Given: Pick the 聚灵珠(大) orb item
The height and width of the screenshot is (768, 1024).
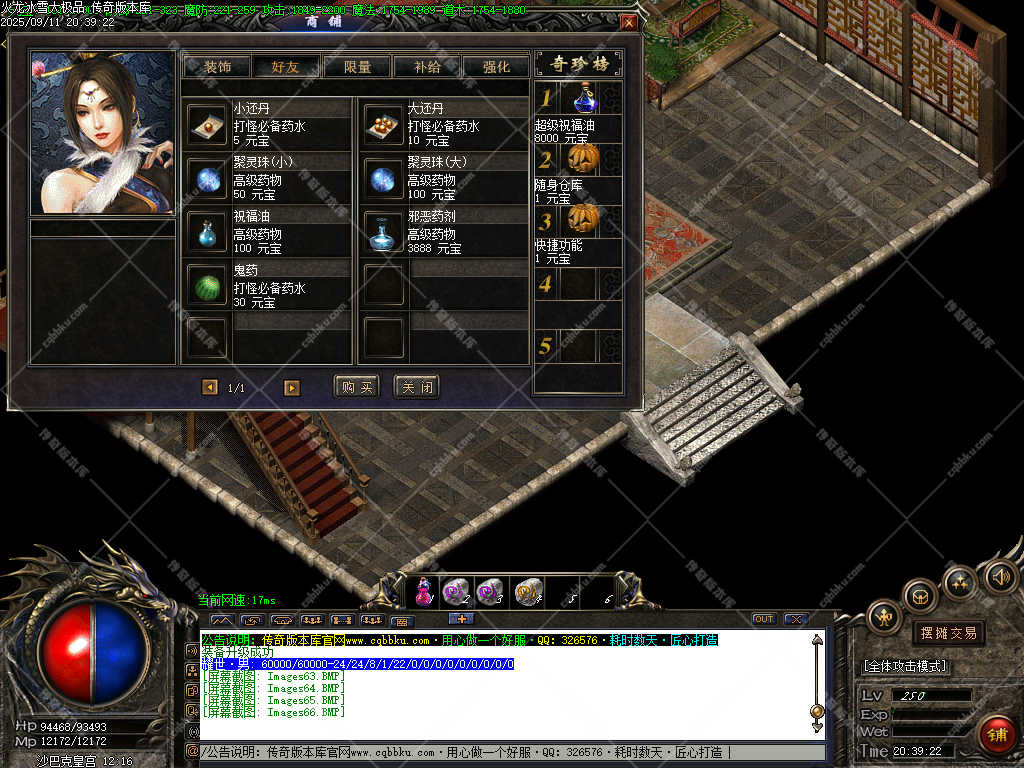Looking at the screenshot, I should [x=382, y=179].
